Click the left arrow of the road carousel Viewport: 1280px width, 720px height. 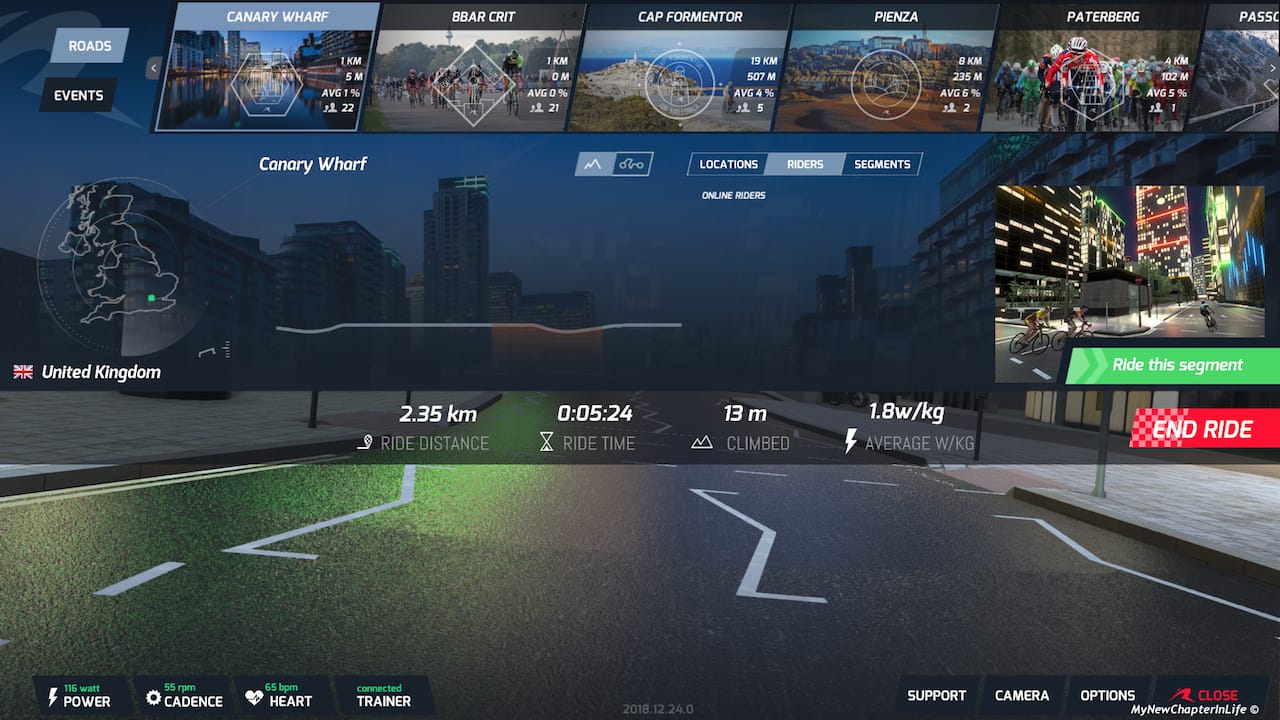coord(154,68)
